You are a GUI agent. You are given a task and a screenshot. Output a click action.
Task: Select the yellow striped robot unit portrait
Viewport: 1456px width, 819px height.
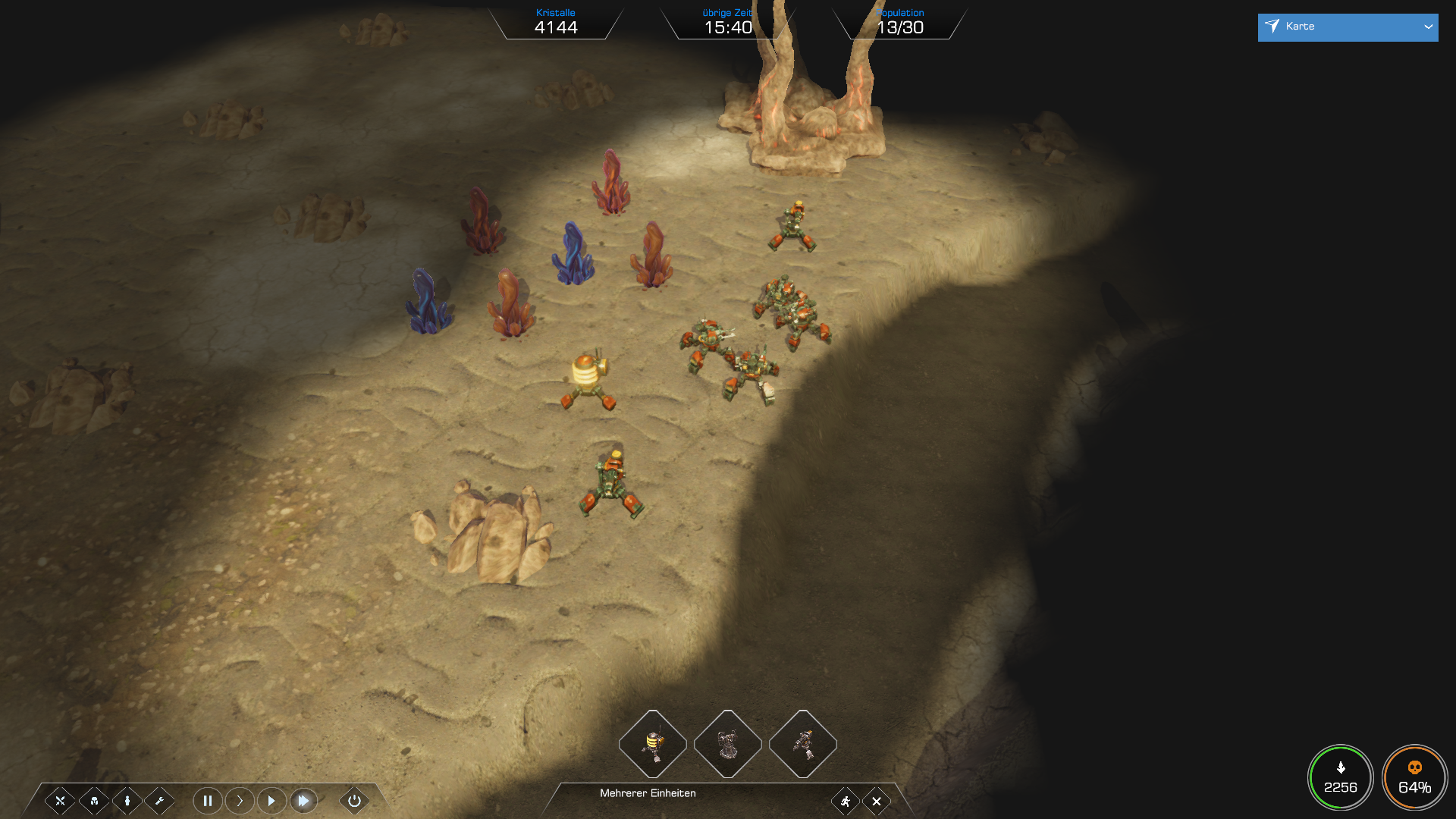pyautogui.click(x=652, y=744)
